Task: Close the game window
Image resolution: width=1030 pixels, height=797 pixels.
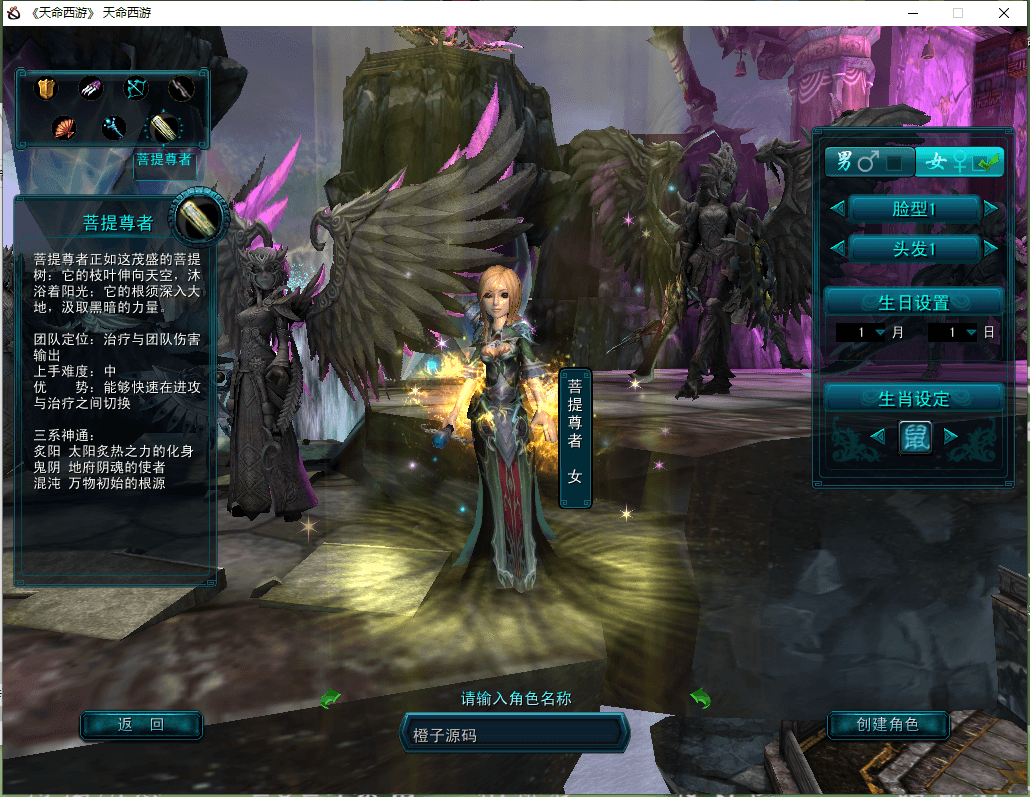Action: pyautogui.click(x=1003, y=13)
